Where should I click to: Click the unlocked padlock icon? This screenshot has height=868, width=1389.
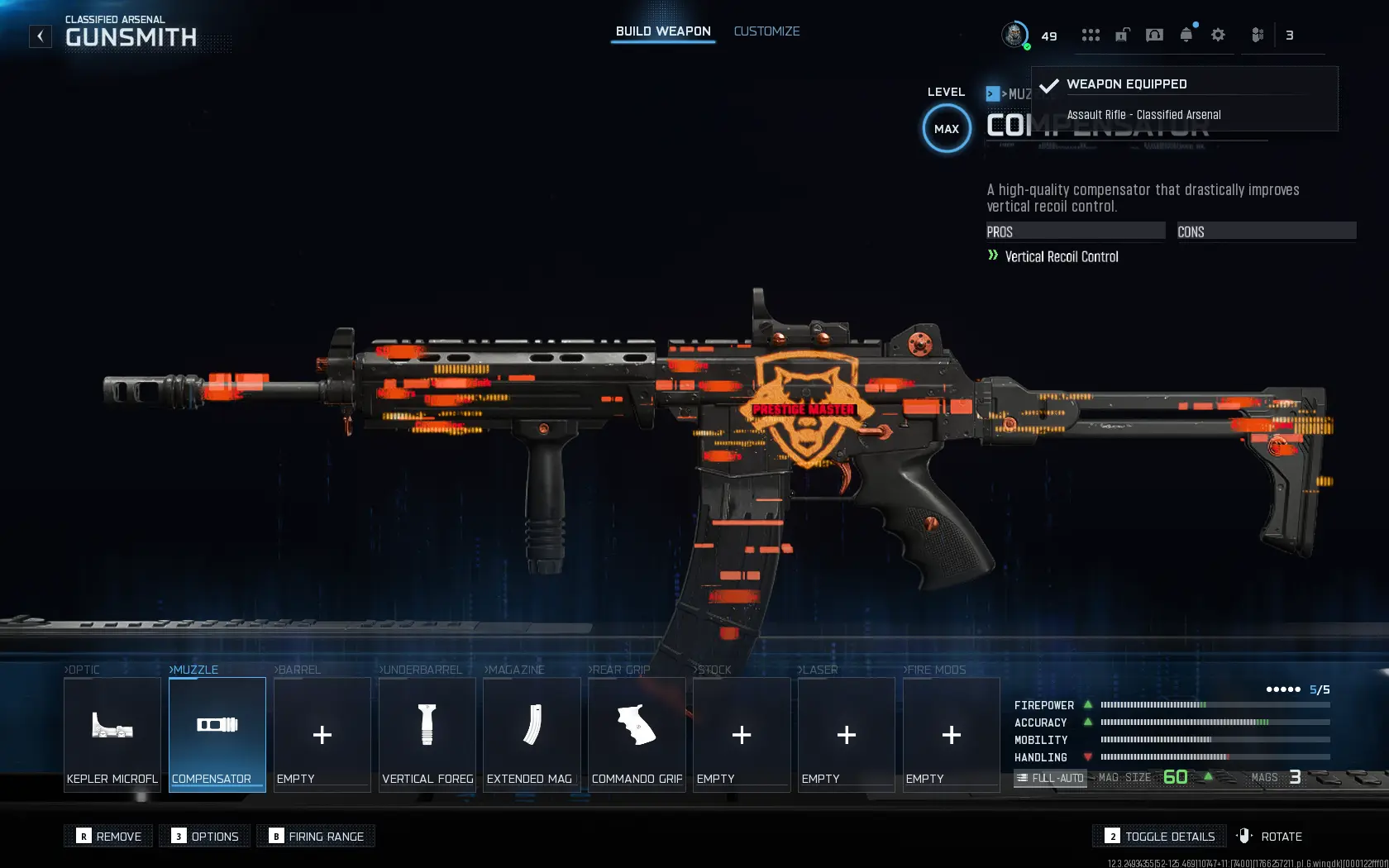coord(1122,35)
